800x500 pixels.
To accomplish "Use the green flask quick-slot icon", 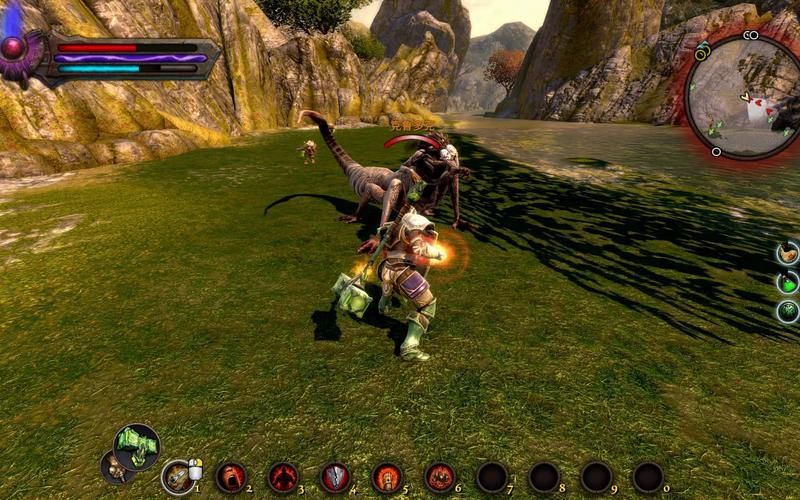I will point(788,282).
